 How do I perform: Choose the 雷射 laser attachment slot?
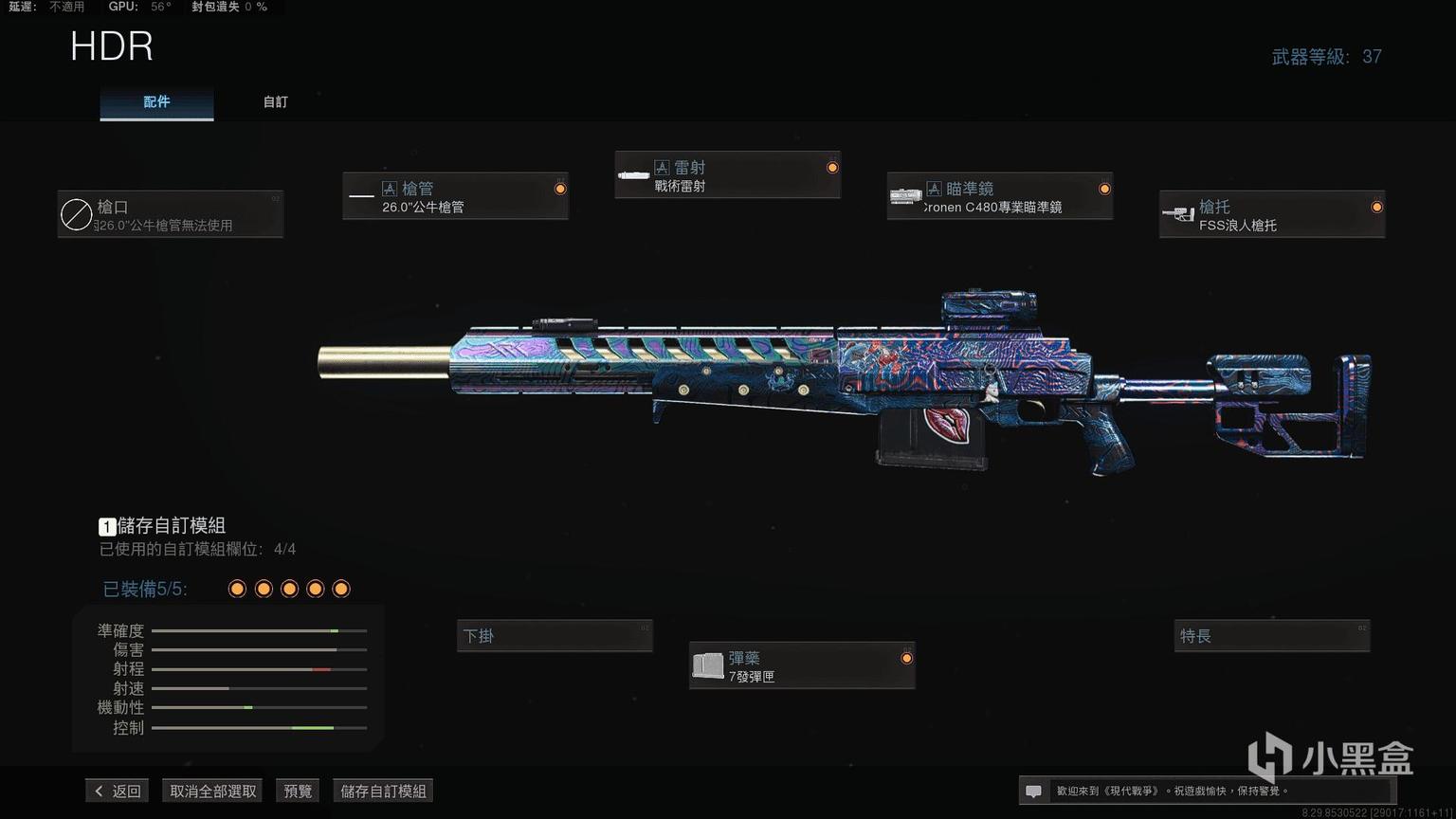727,175
